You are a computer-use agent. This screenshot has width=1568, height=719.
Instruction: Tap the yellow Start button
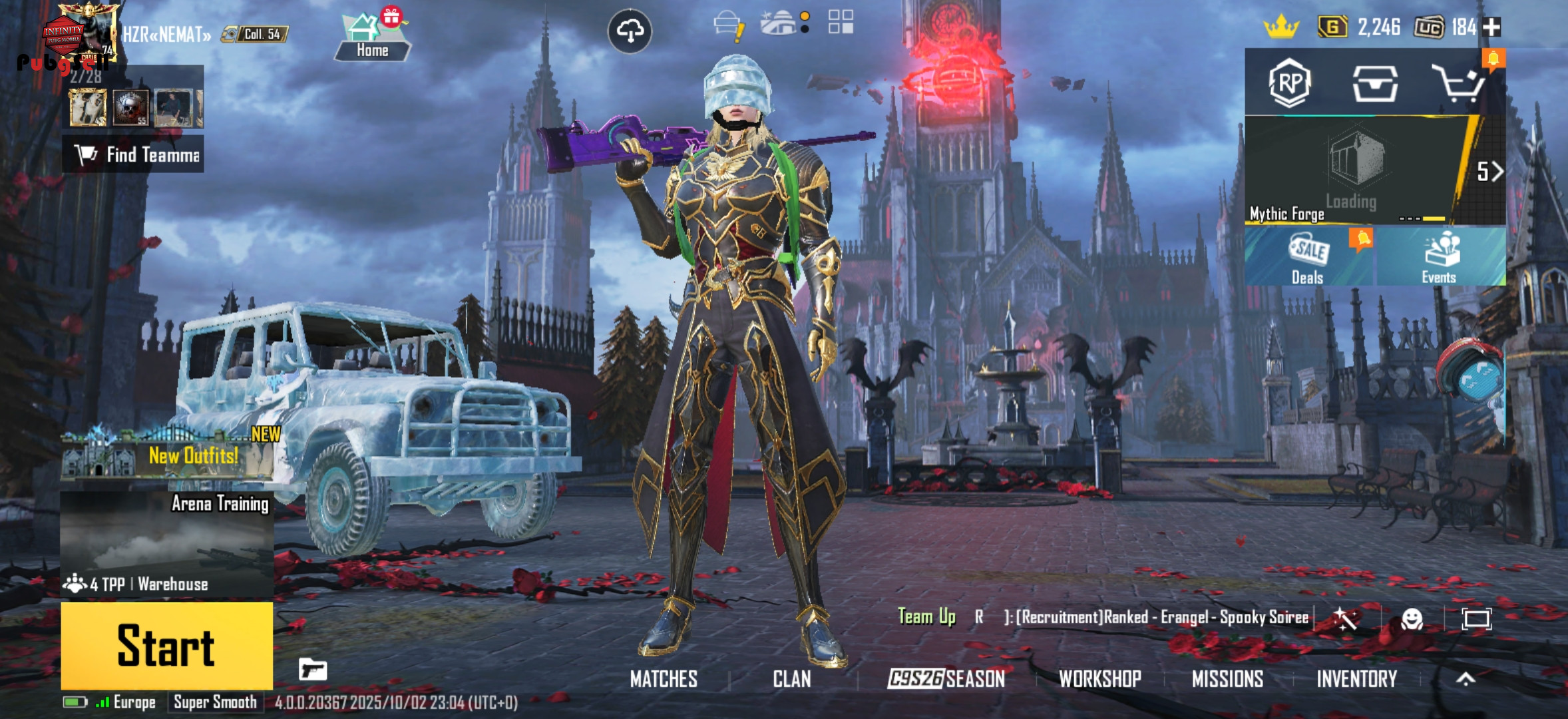tap(166, 644)
